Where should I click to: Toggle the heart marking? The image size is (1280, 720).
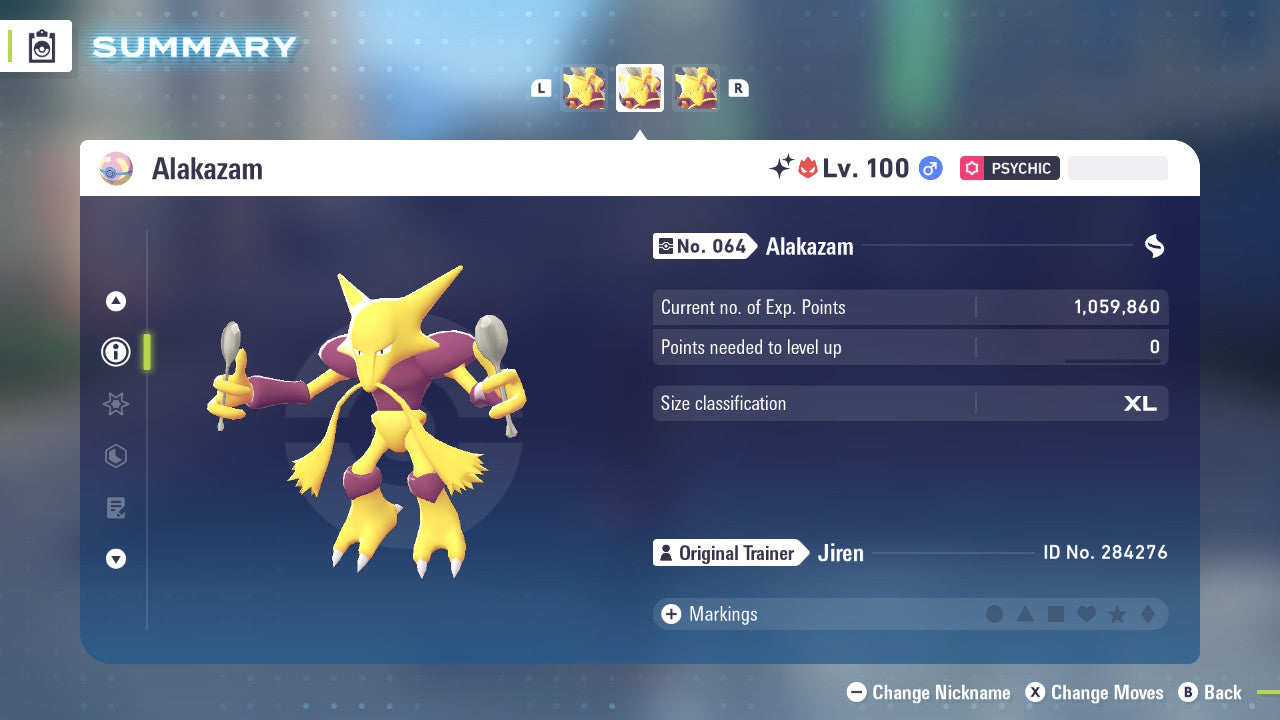pos(1086,614)
